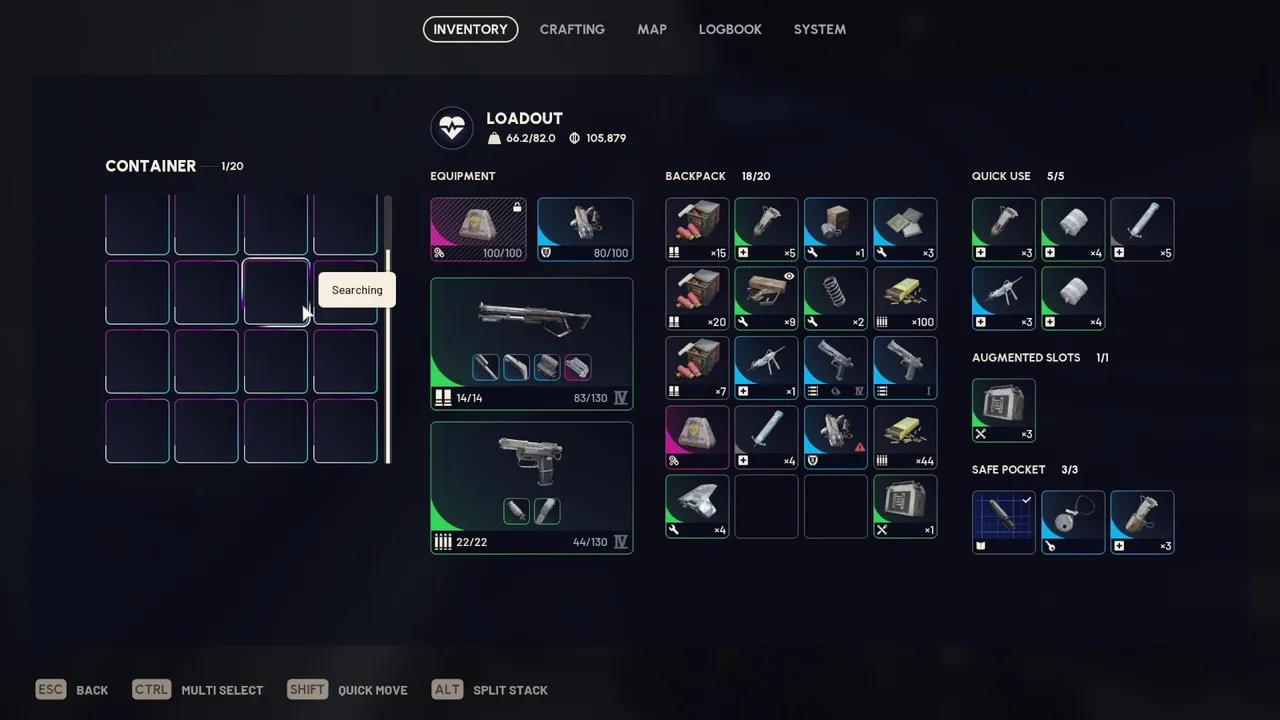Click the backpack shield with red warning
1280x720 pixels.
pos(835,437)
